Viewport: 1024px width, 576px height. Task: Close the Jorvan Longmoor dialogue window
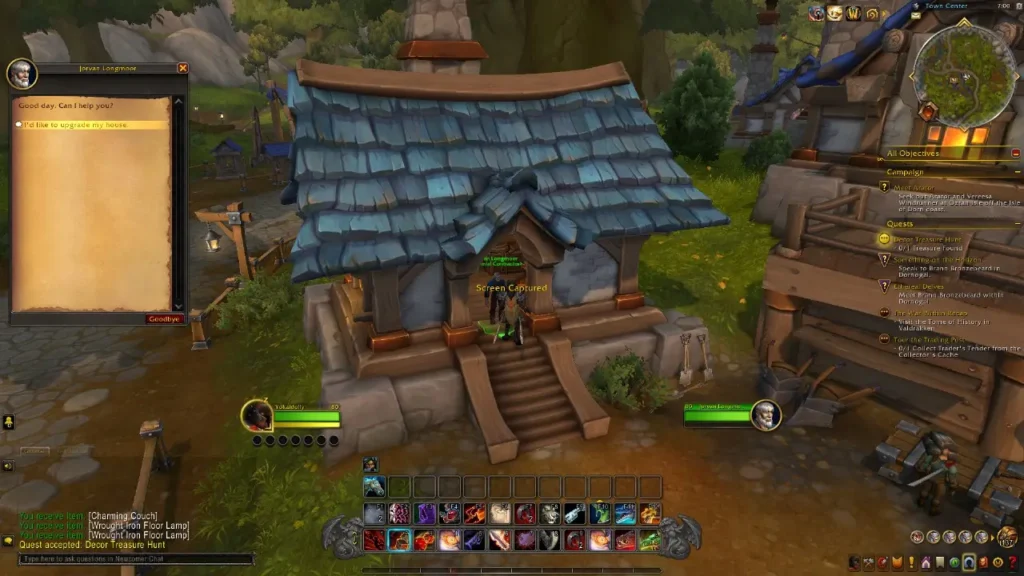(183, 68)
